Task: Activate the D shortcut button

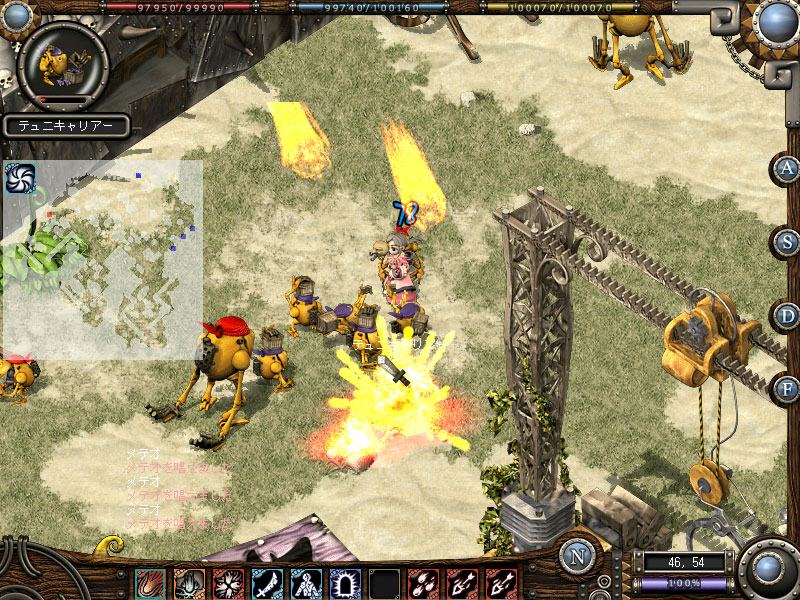Action: [788, 316]
